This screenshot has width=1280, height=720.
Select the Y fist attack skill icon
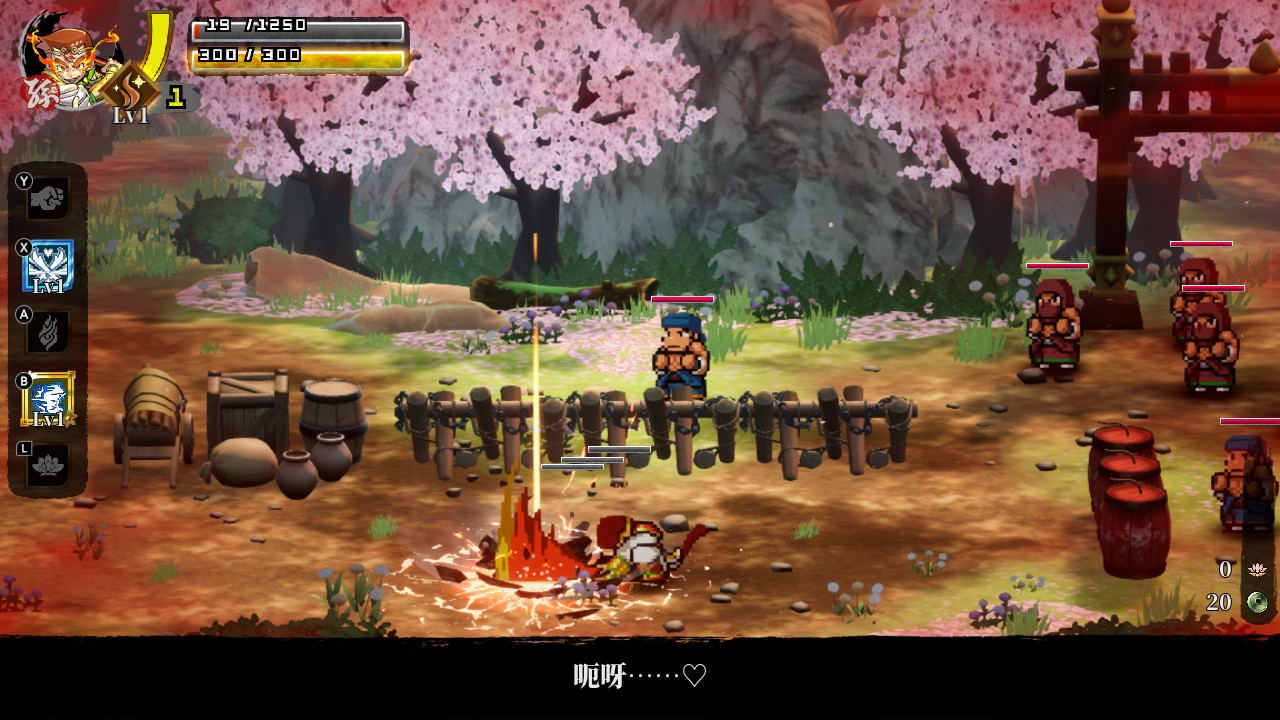point(47,198)
